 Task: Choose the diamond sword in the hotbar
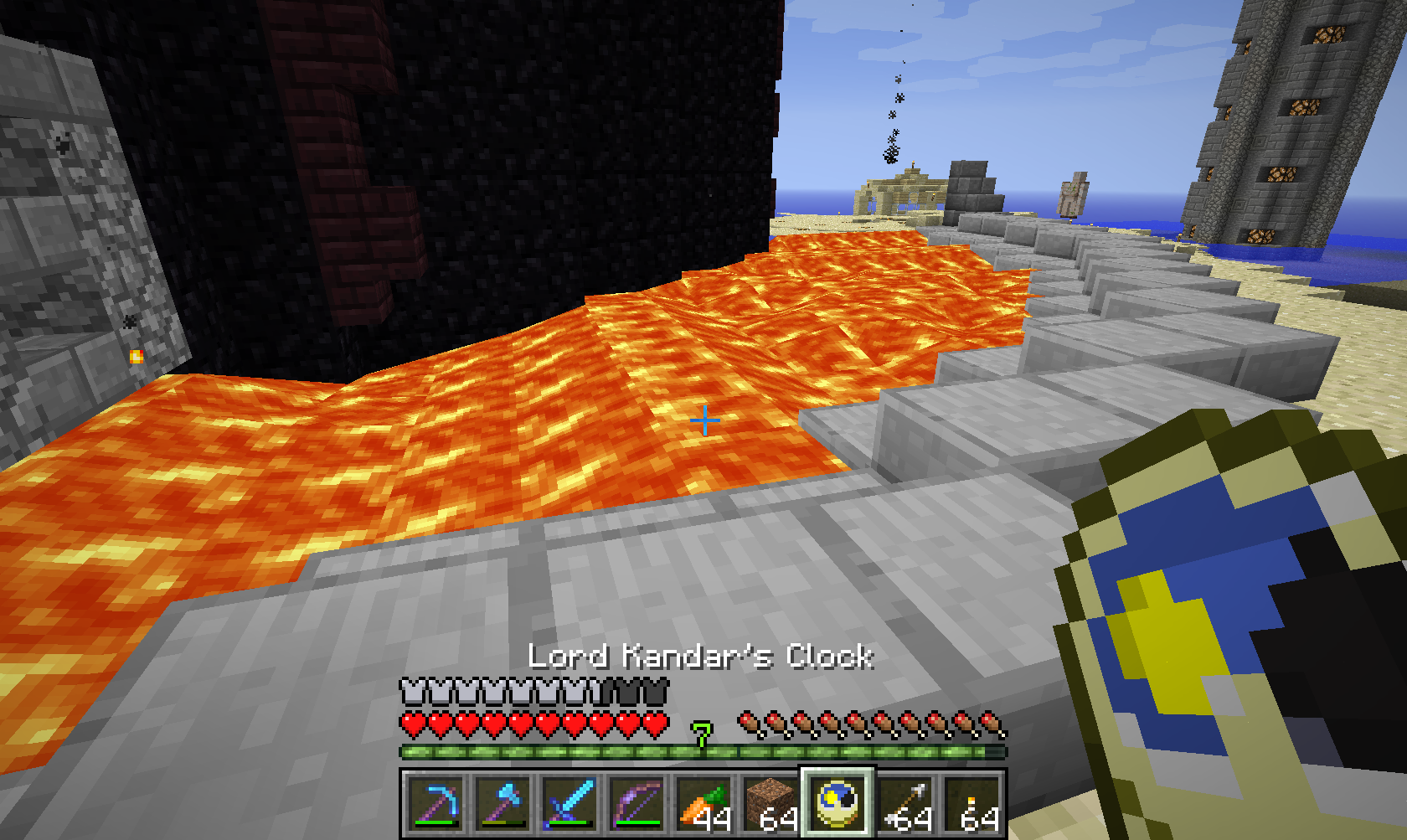click(x=569, y=804)
